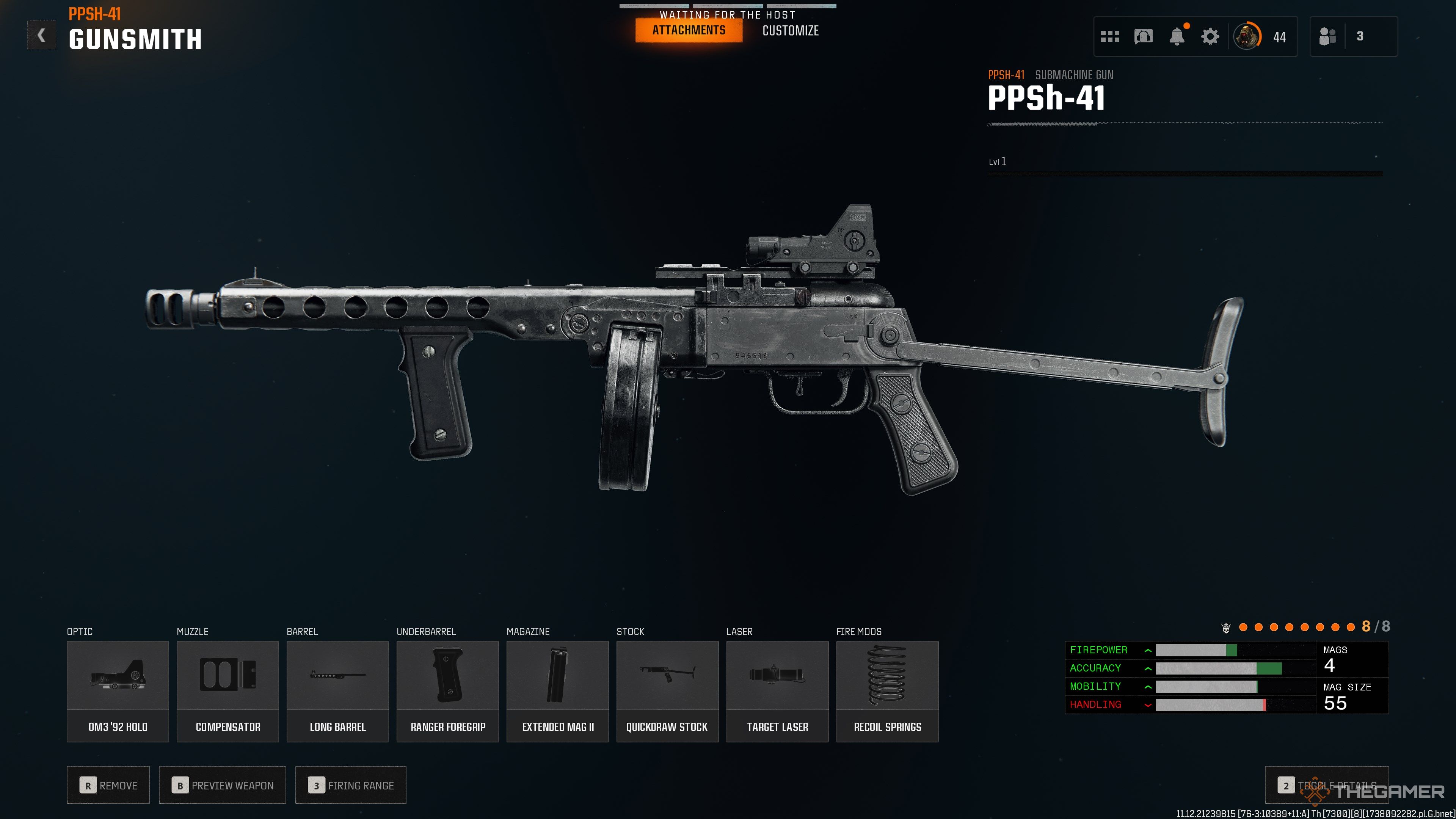Select the Extended Mag II magazine slot

pos(557,691)
